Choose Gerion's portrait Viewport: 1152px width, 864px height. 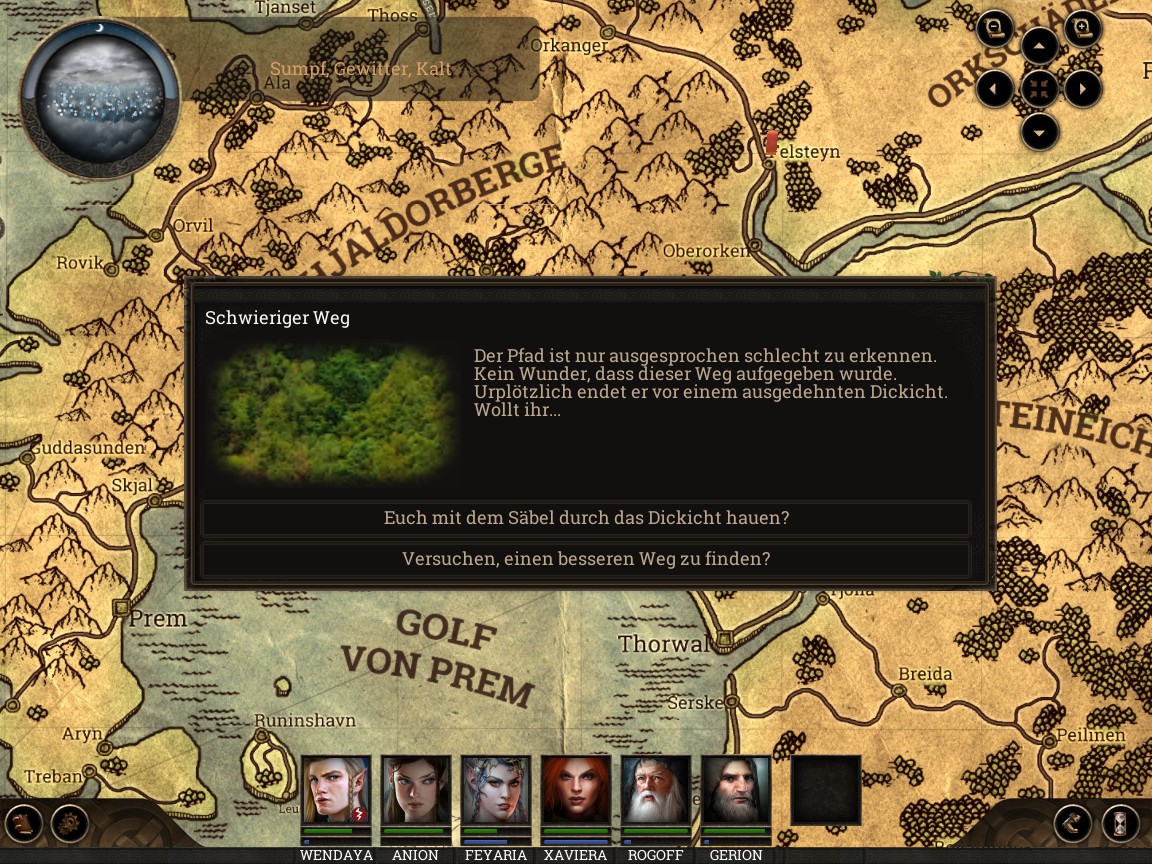[x=736, y=790]
